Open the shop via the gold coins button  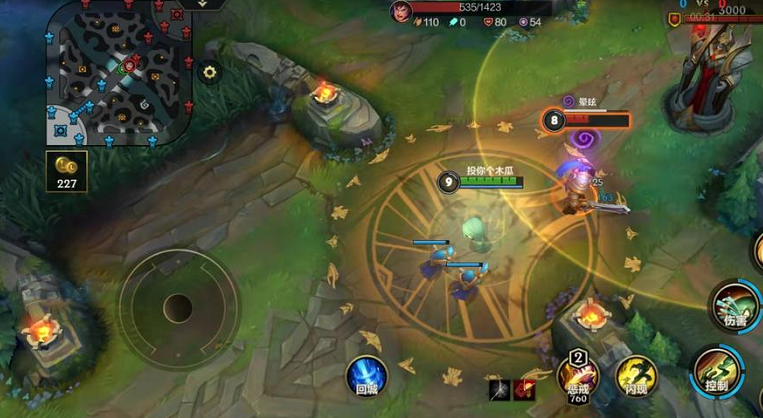point(66,170)
